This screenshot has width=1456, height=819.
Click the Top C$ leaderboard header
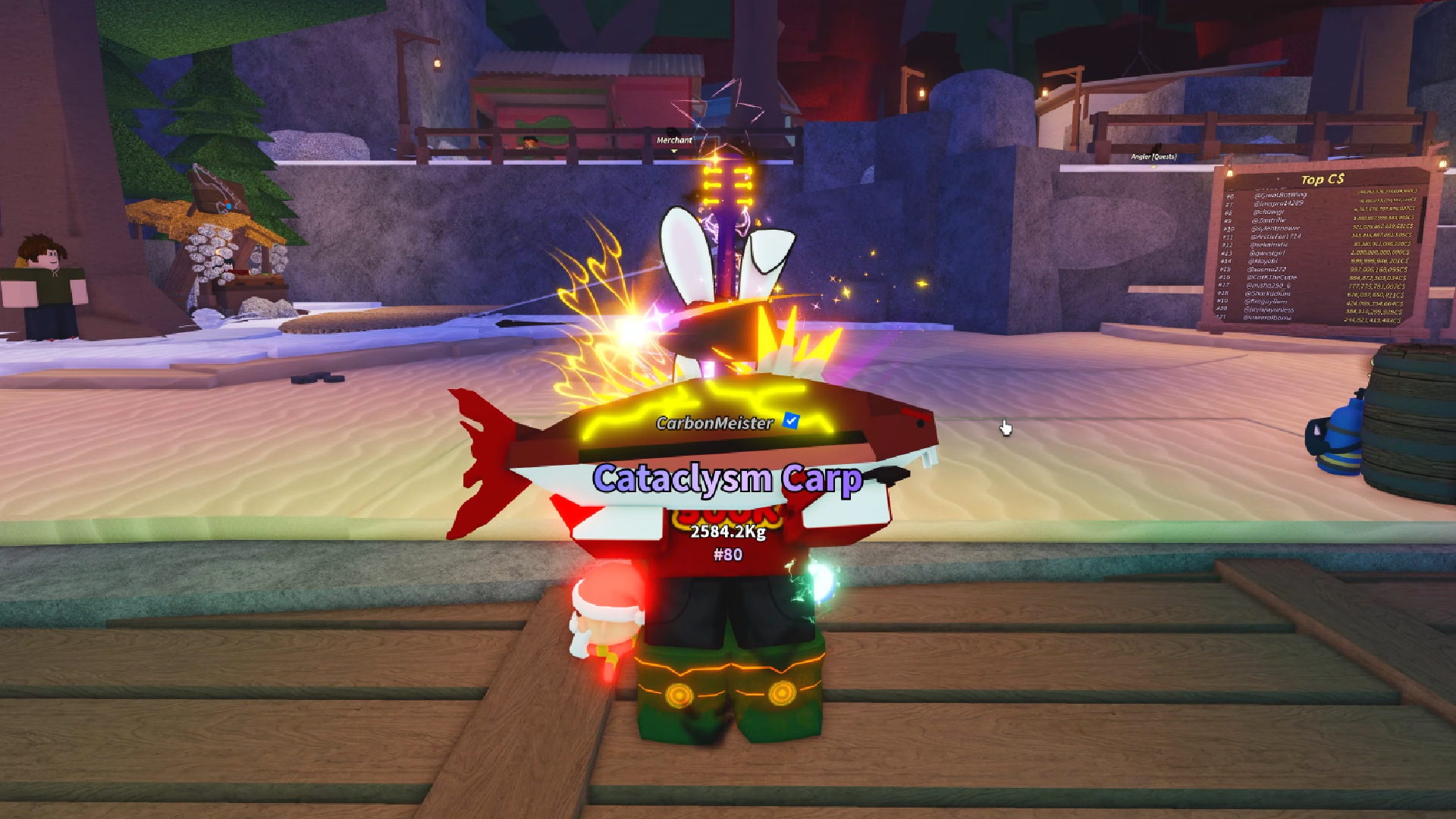1323,180
